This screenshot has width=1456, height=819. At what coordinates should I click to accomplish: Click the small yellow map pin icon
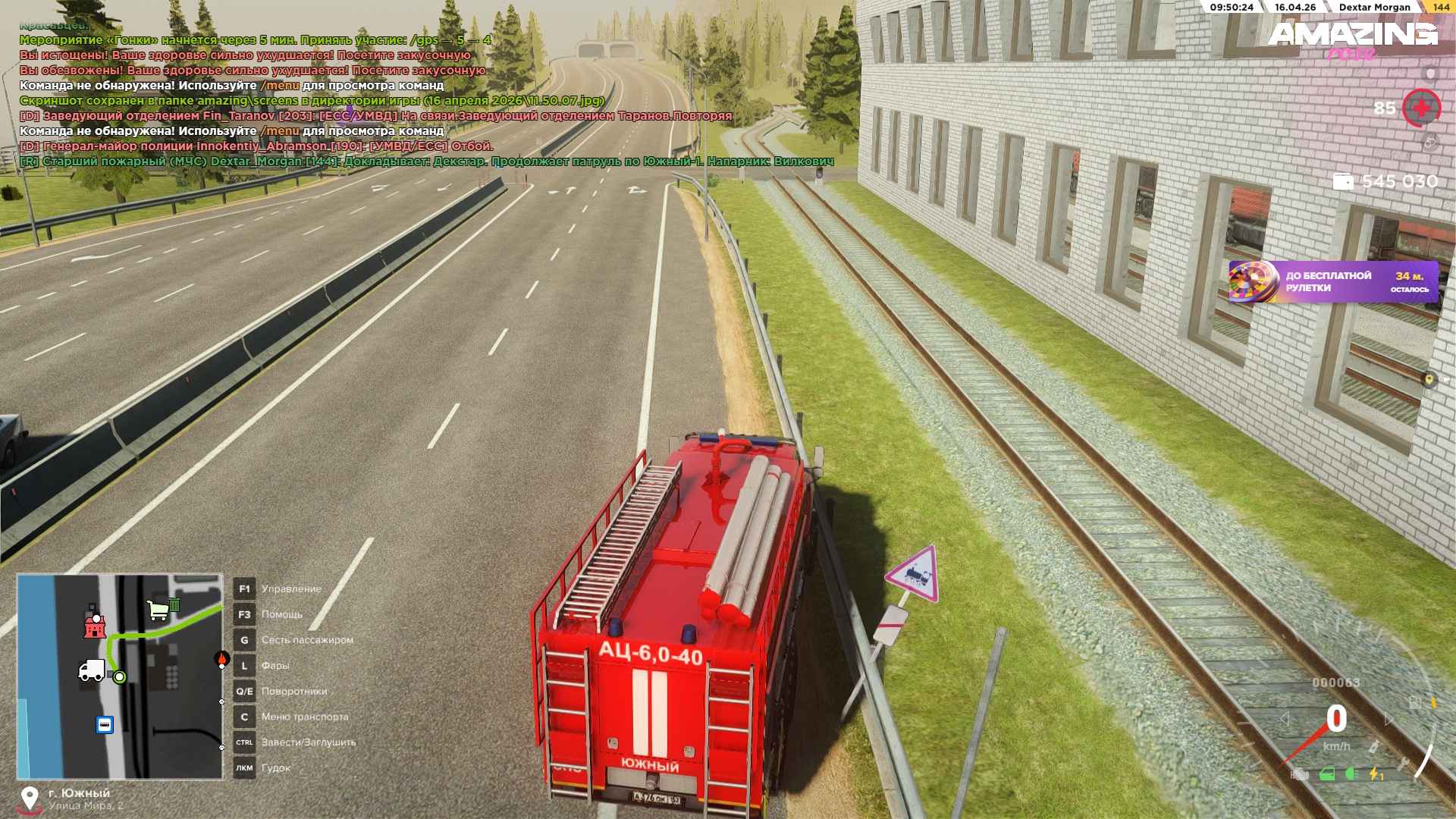[1429, 379]
